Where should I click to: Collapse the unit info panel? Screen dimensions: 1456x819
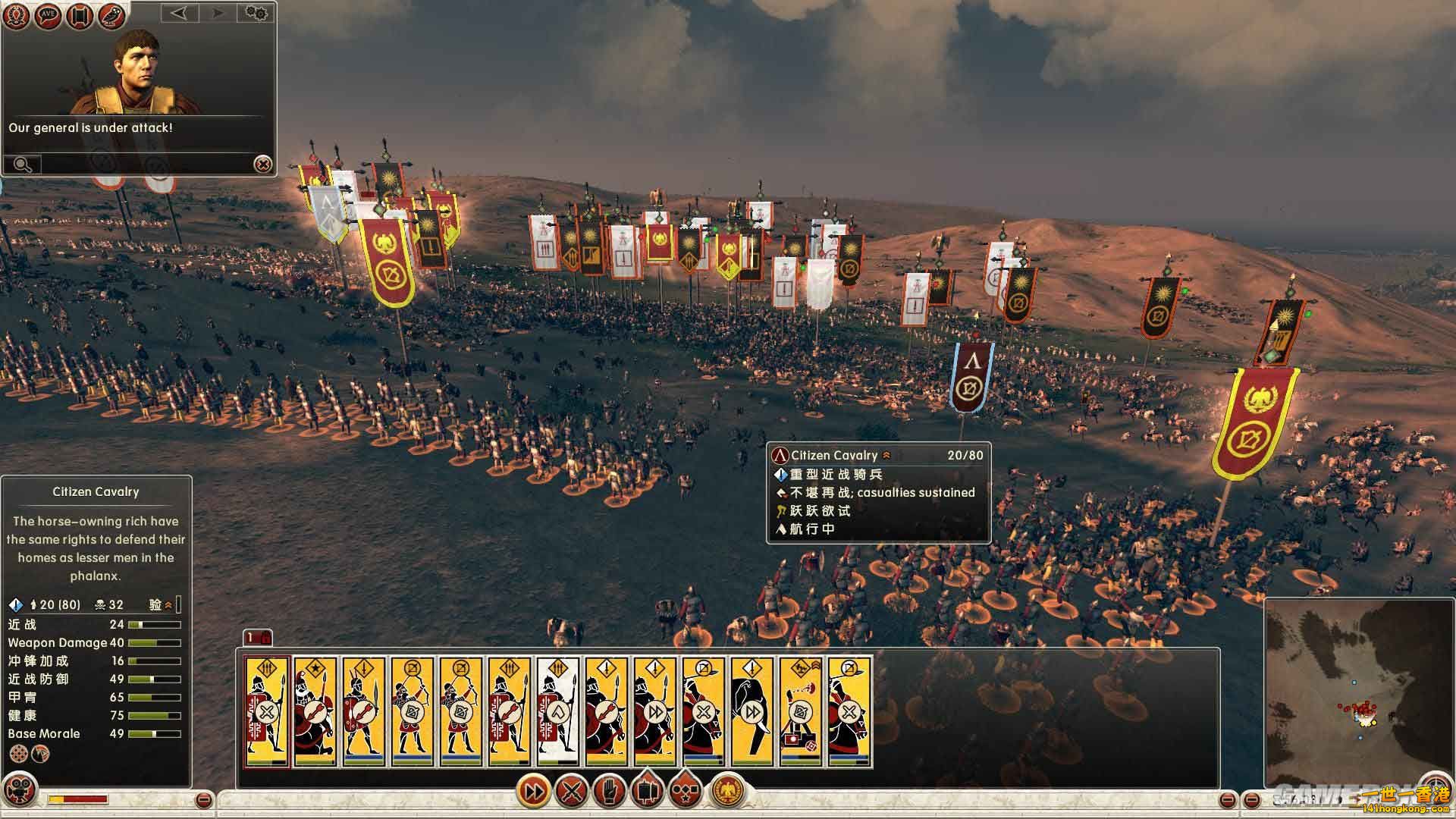click(x=203, y=799)
